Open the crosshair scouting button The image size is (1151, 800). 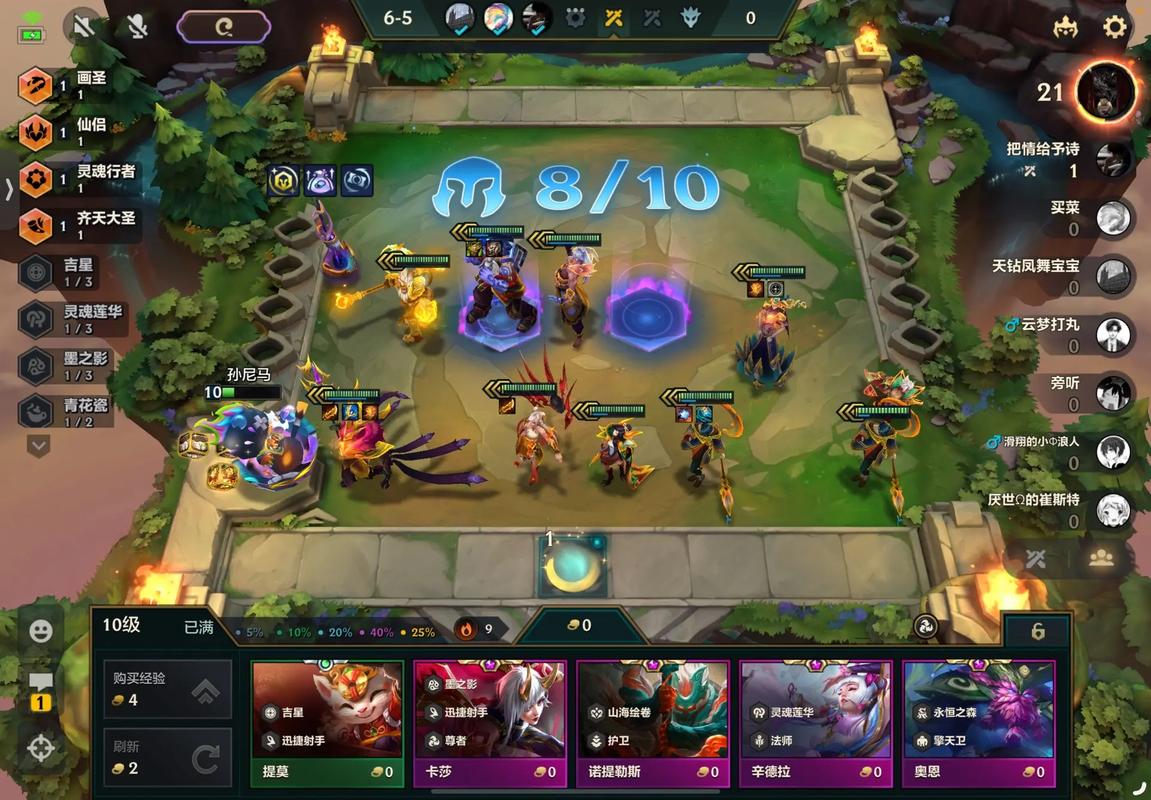(x=41, y=748)
